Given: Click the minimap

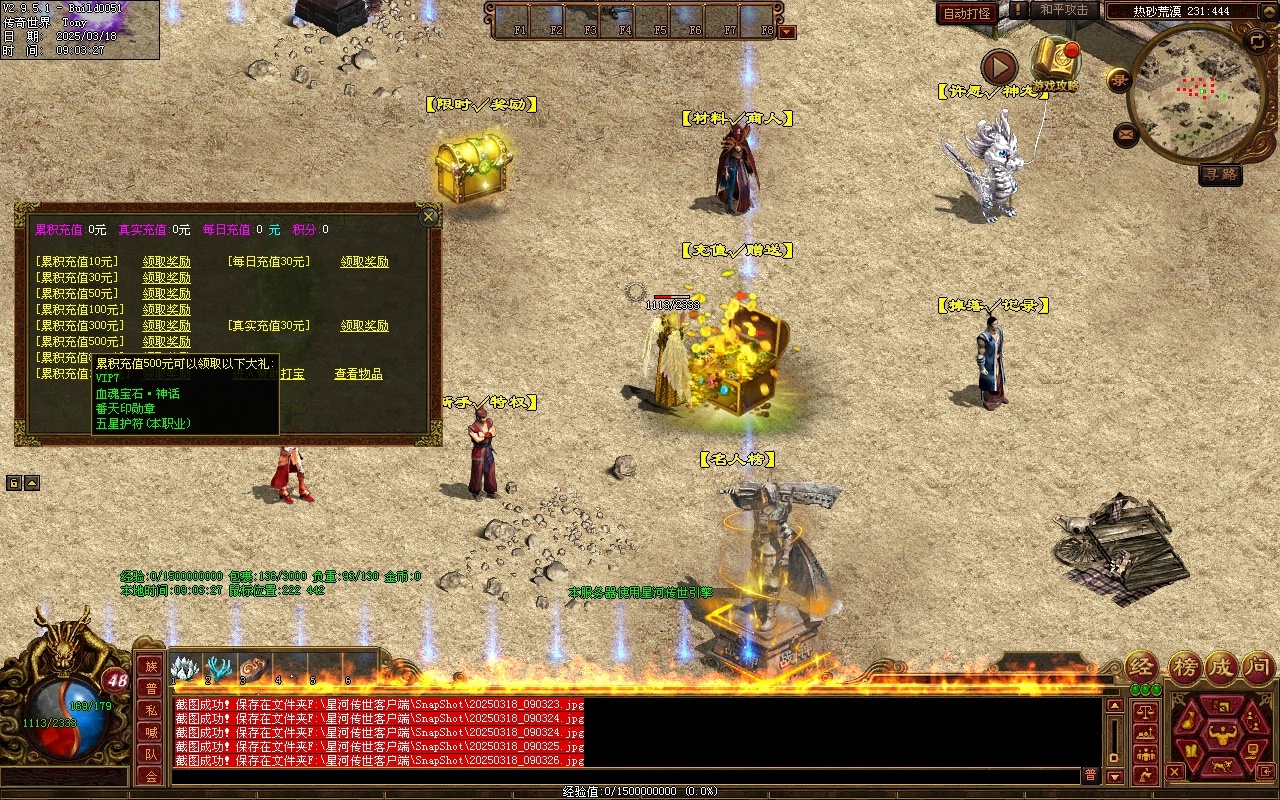Looking at the screenshot, I should point(1196,93).
